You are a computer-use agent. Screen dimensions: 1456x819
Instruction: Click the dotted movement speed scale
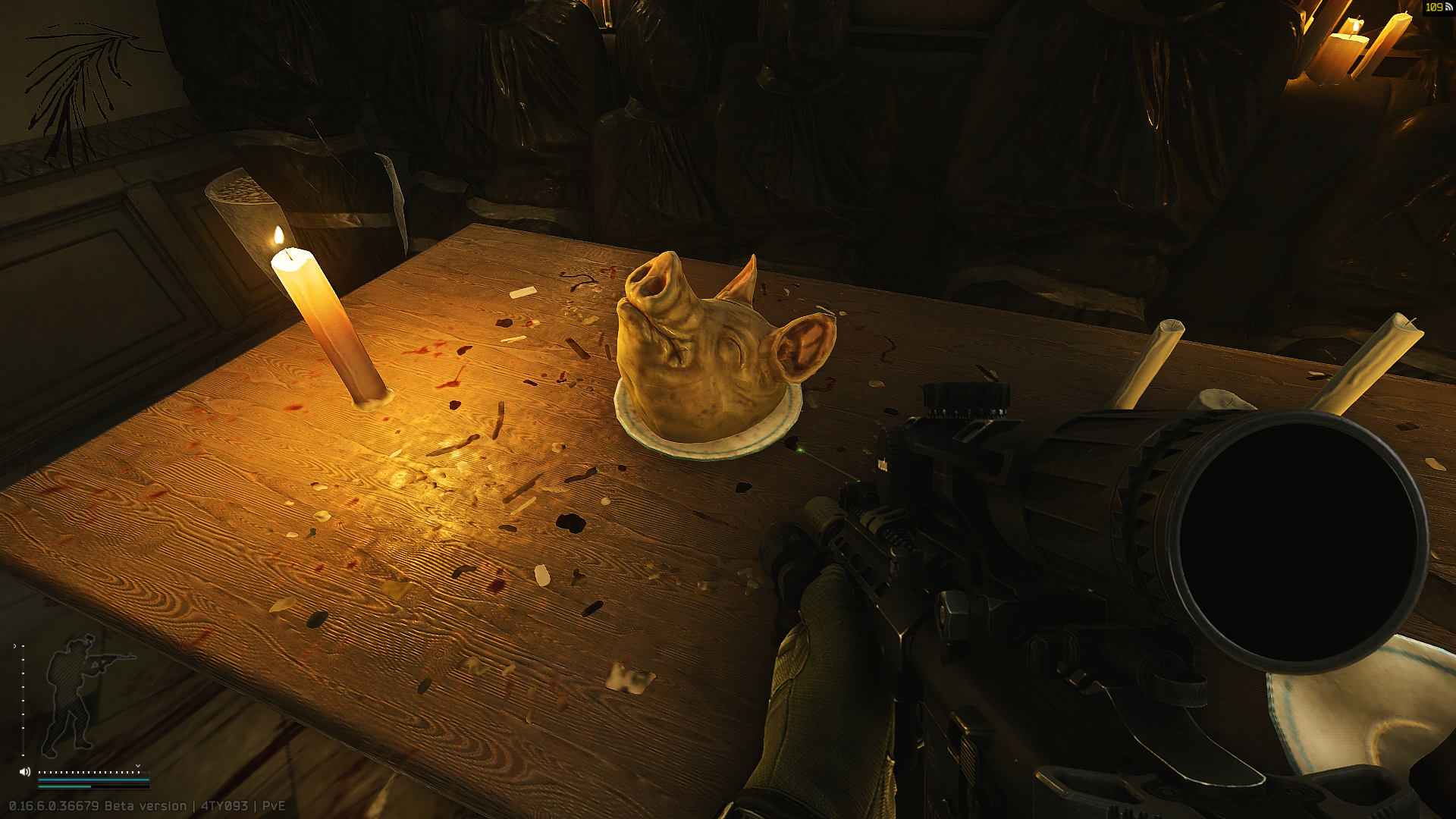click(89, 772)
